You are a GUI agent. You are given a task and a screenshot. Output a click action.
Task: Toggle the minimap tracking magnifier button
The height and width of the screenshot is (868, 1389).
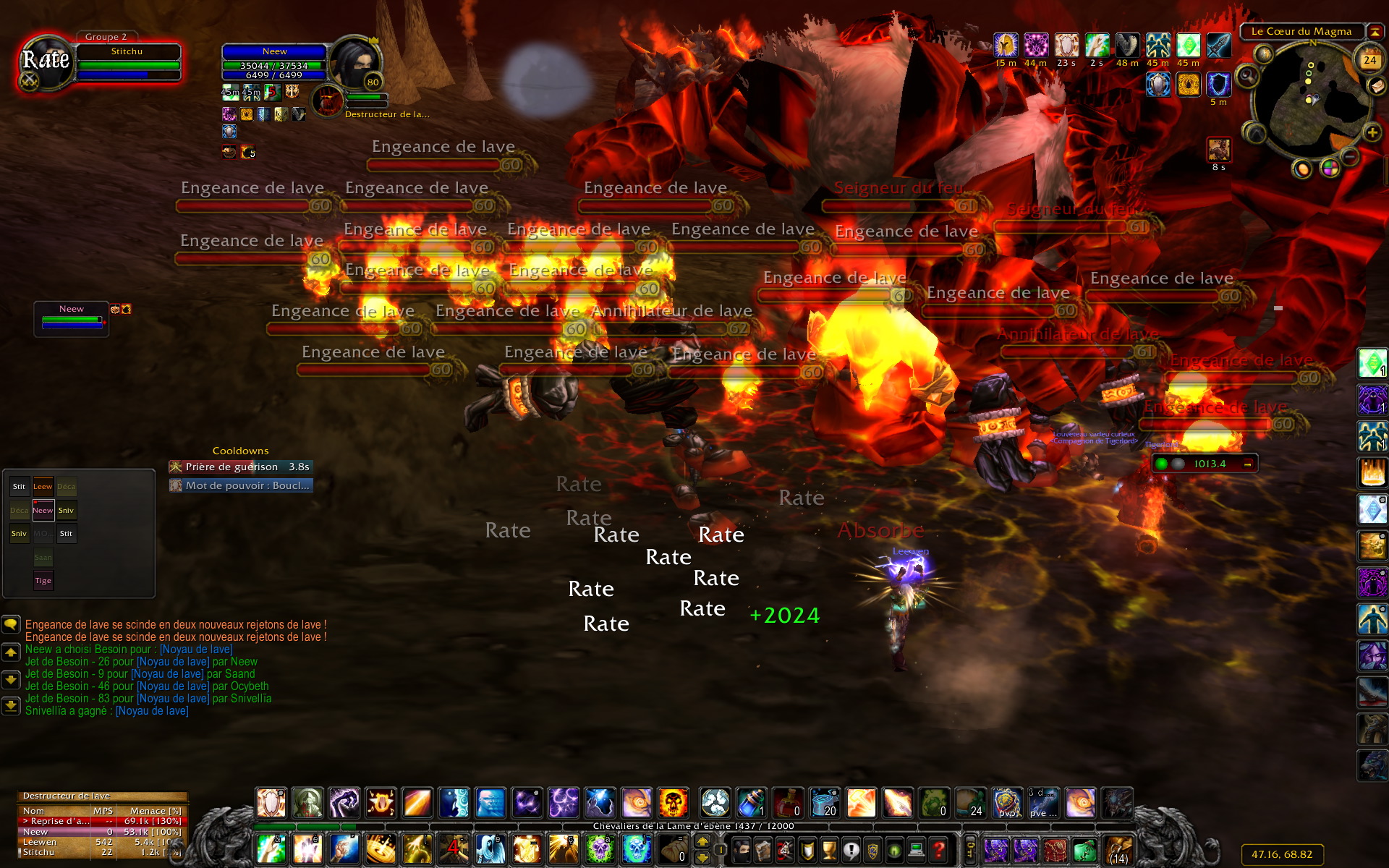(x=1248, y=75)
